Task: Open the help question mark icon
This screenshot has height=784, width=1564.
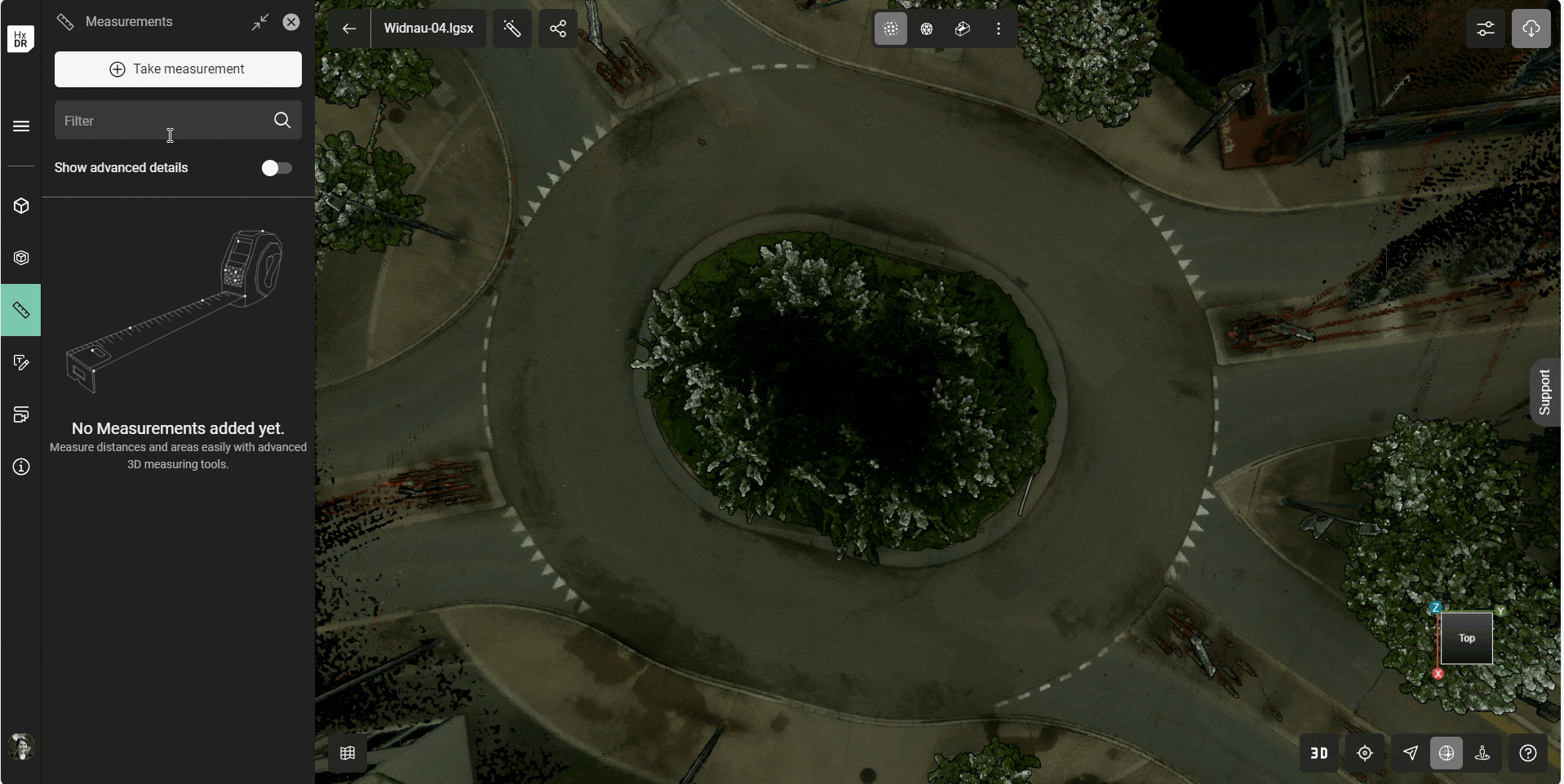Action: pos(1527,753)
